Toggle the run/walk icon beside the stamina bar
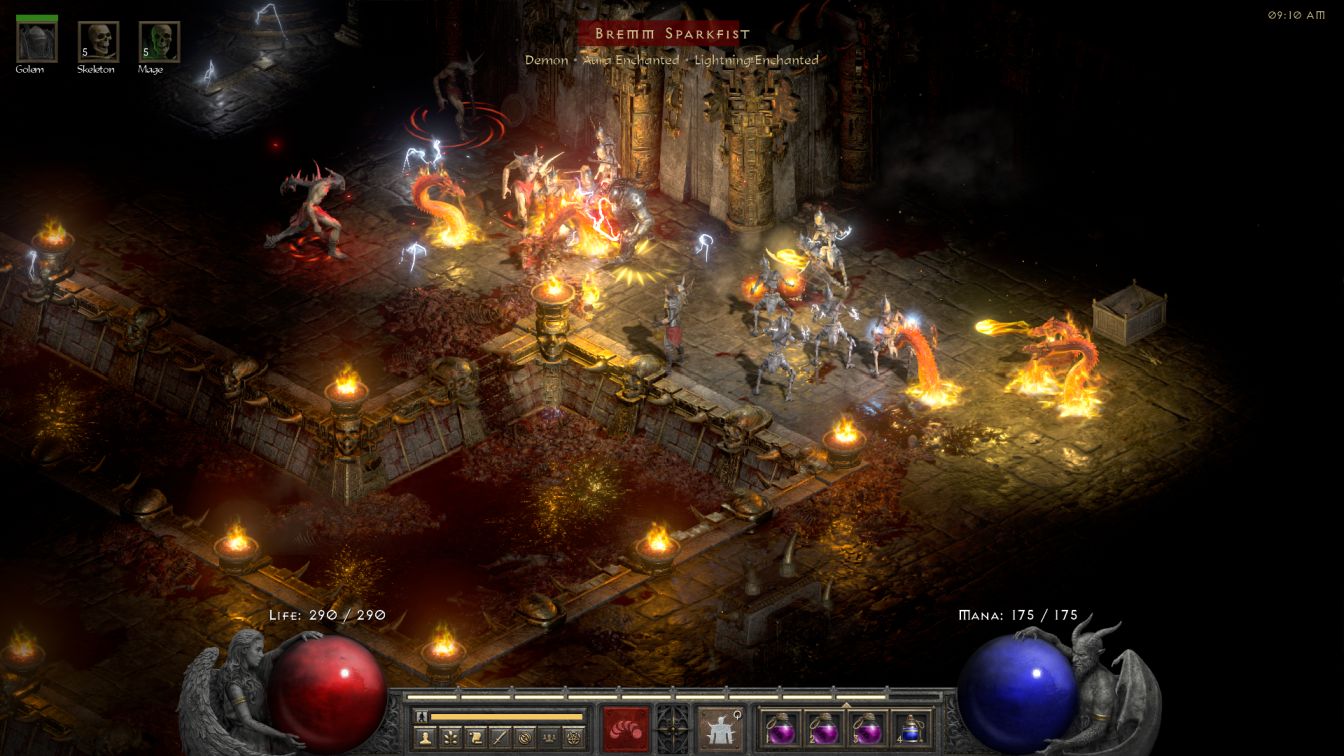Image resolution: width=1344 pixels, height=756 pixels. pos(423,716)
